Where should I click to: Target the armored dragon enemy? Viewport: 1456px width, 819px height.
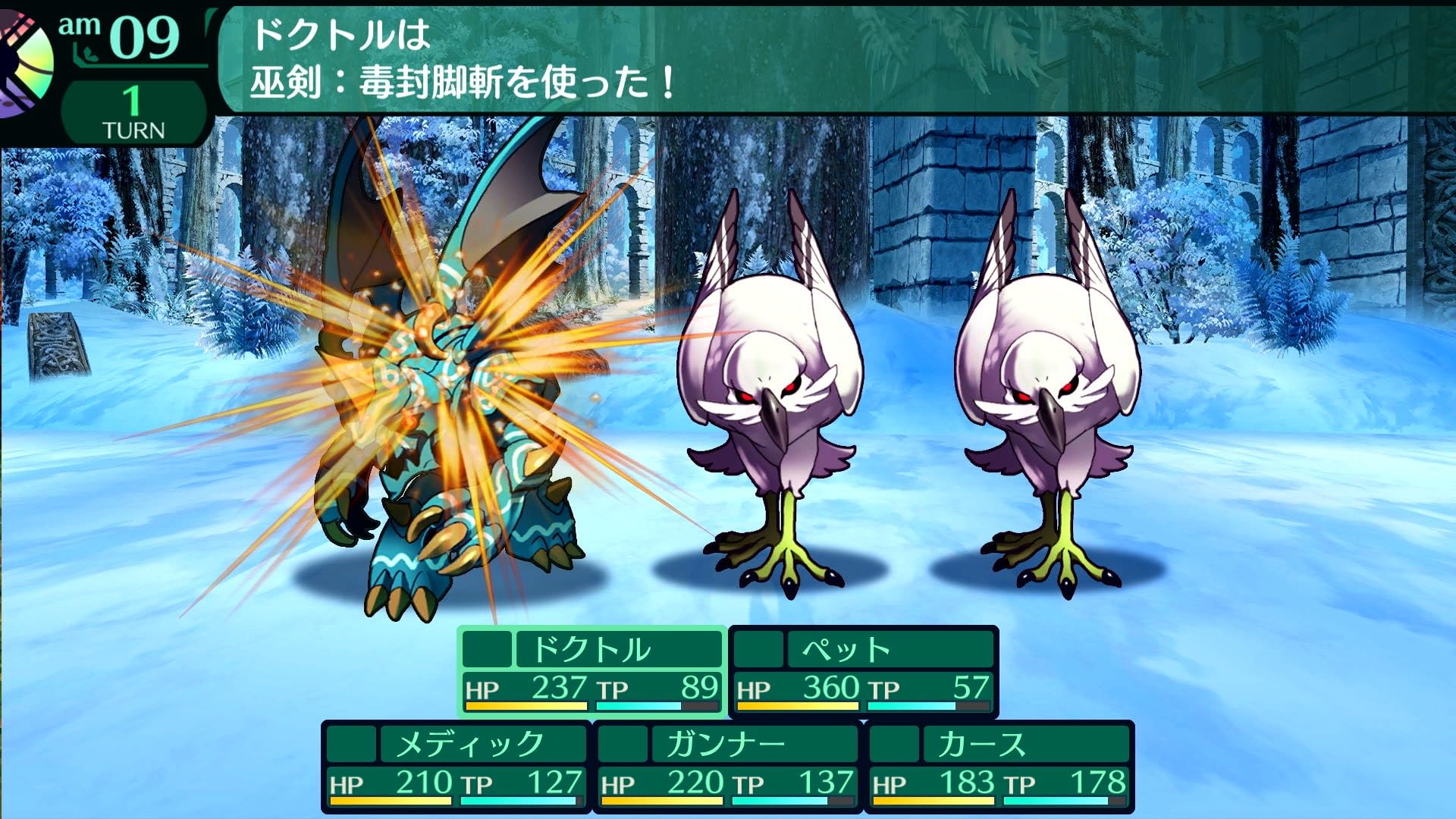pyautogui.click(x=447, y=364)
